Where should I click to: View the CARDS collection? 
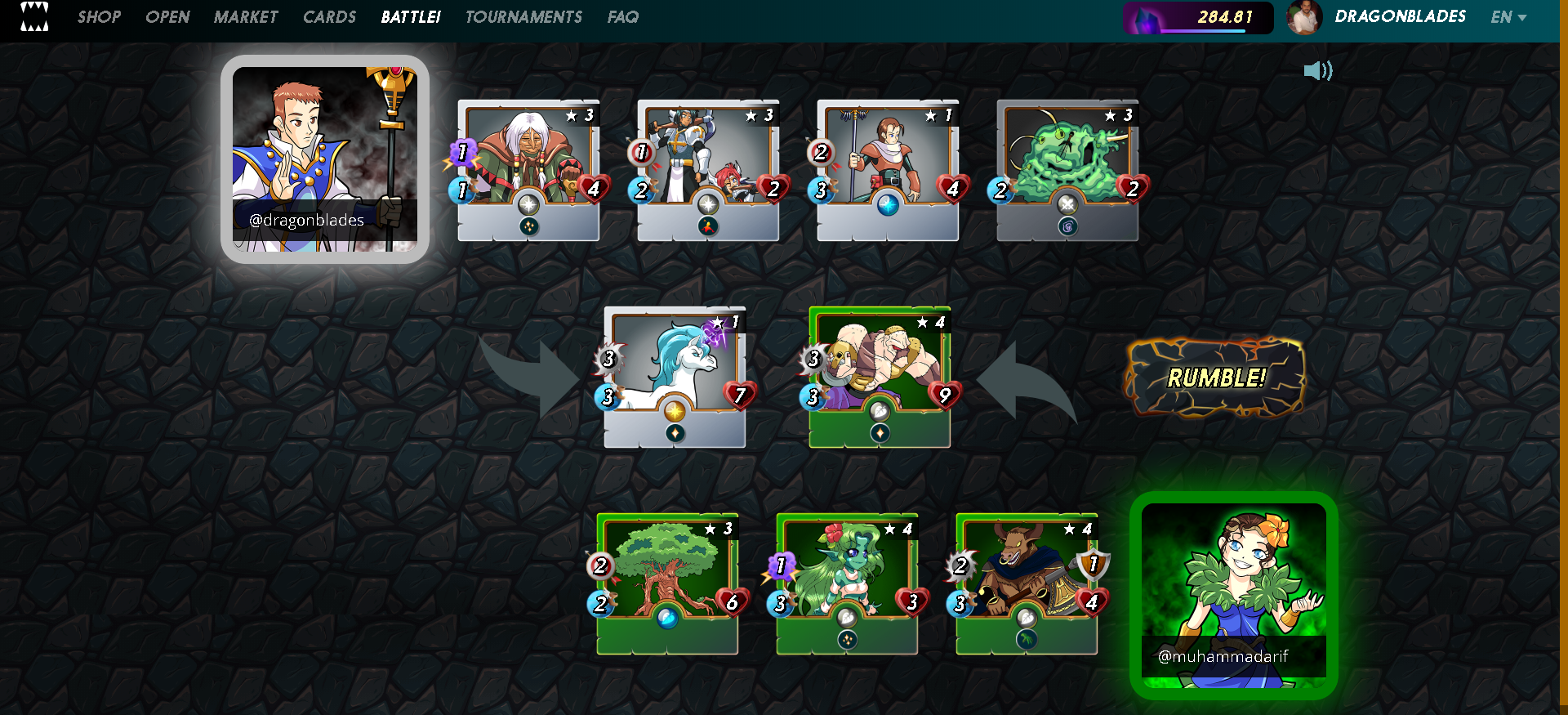pyautogui.click(x=329, y=17)
